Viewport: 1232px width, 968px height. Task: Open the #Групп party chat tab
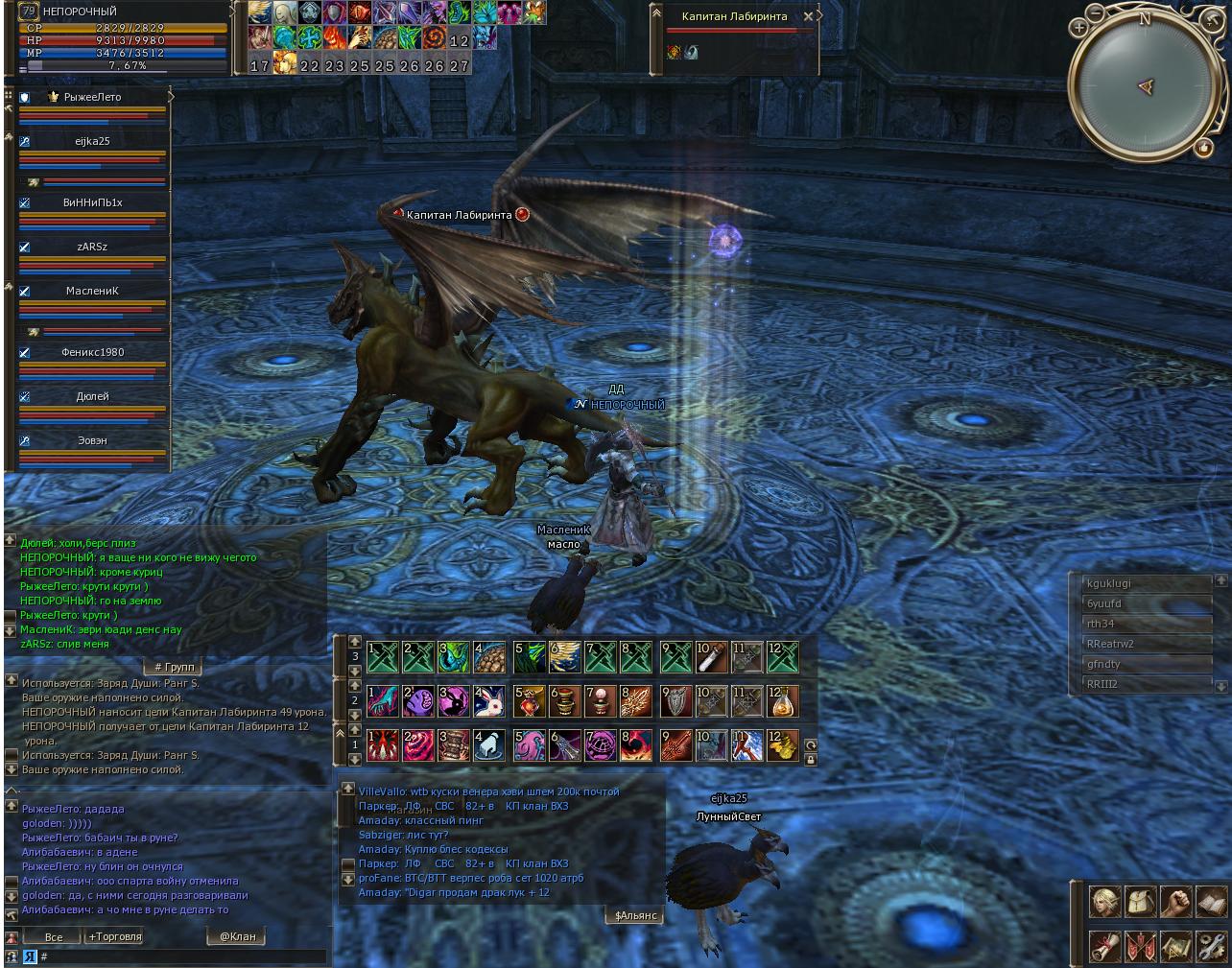174,667
